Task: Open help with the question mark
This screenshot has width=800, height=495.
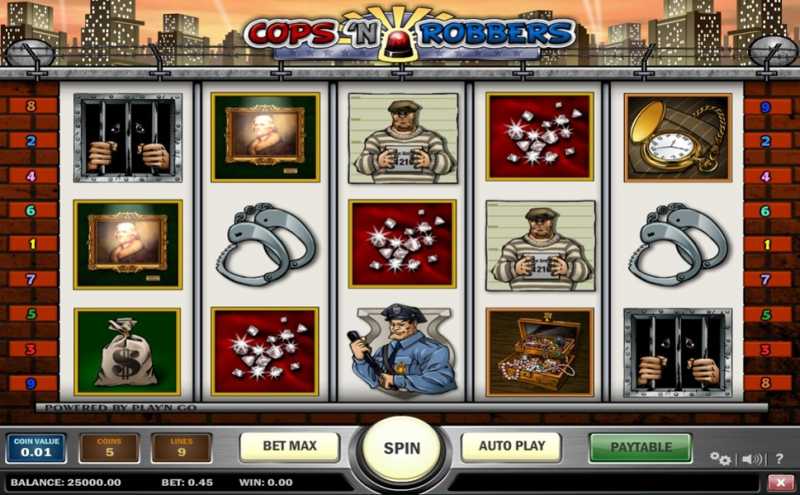Action: click(779, 459)
